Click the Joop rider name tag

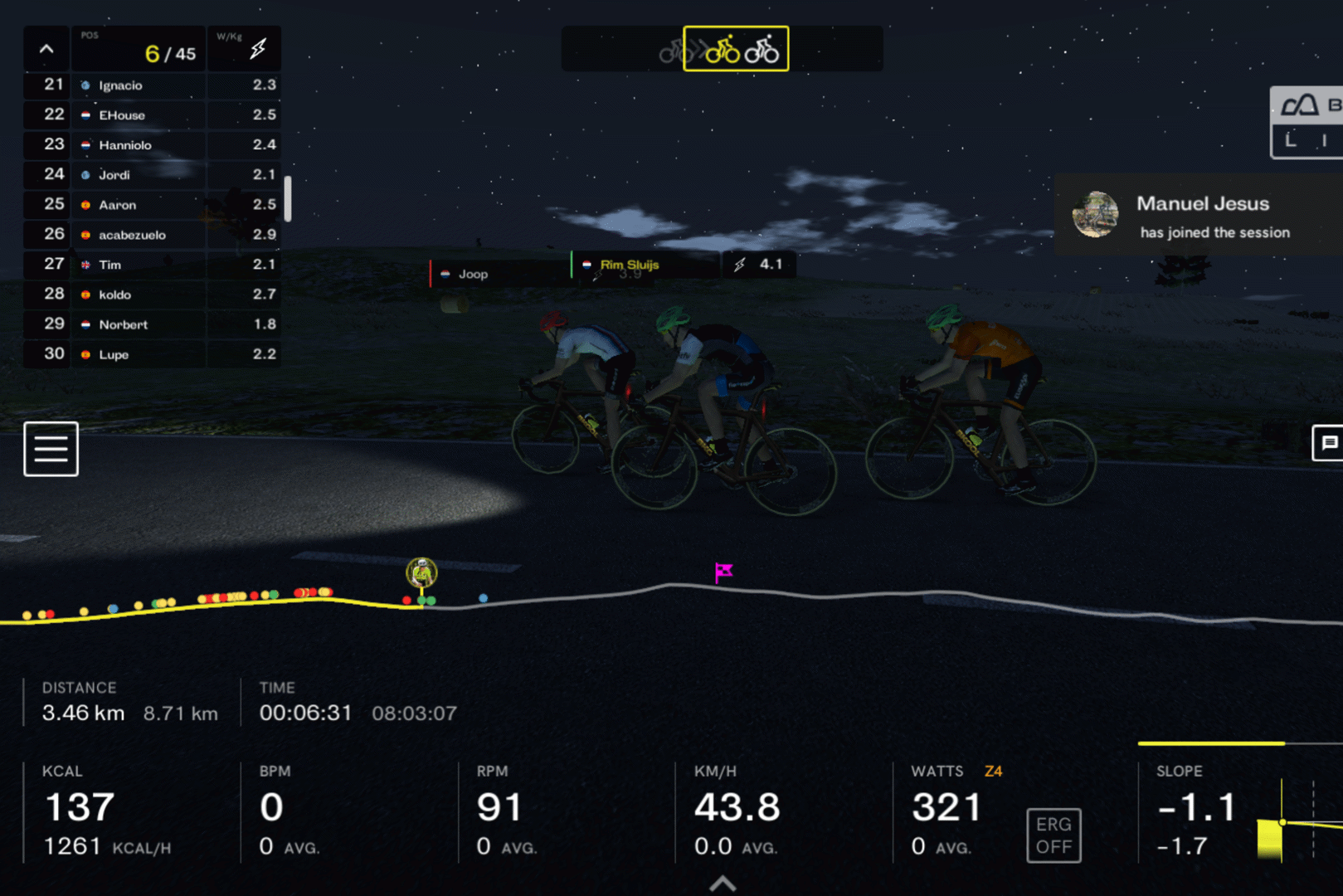pyautogui.click(x=474, y=274)
